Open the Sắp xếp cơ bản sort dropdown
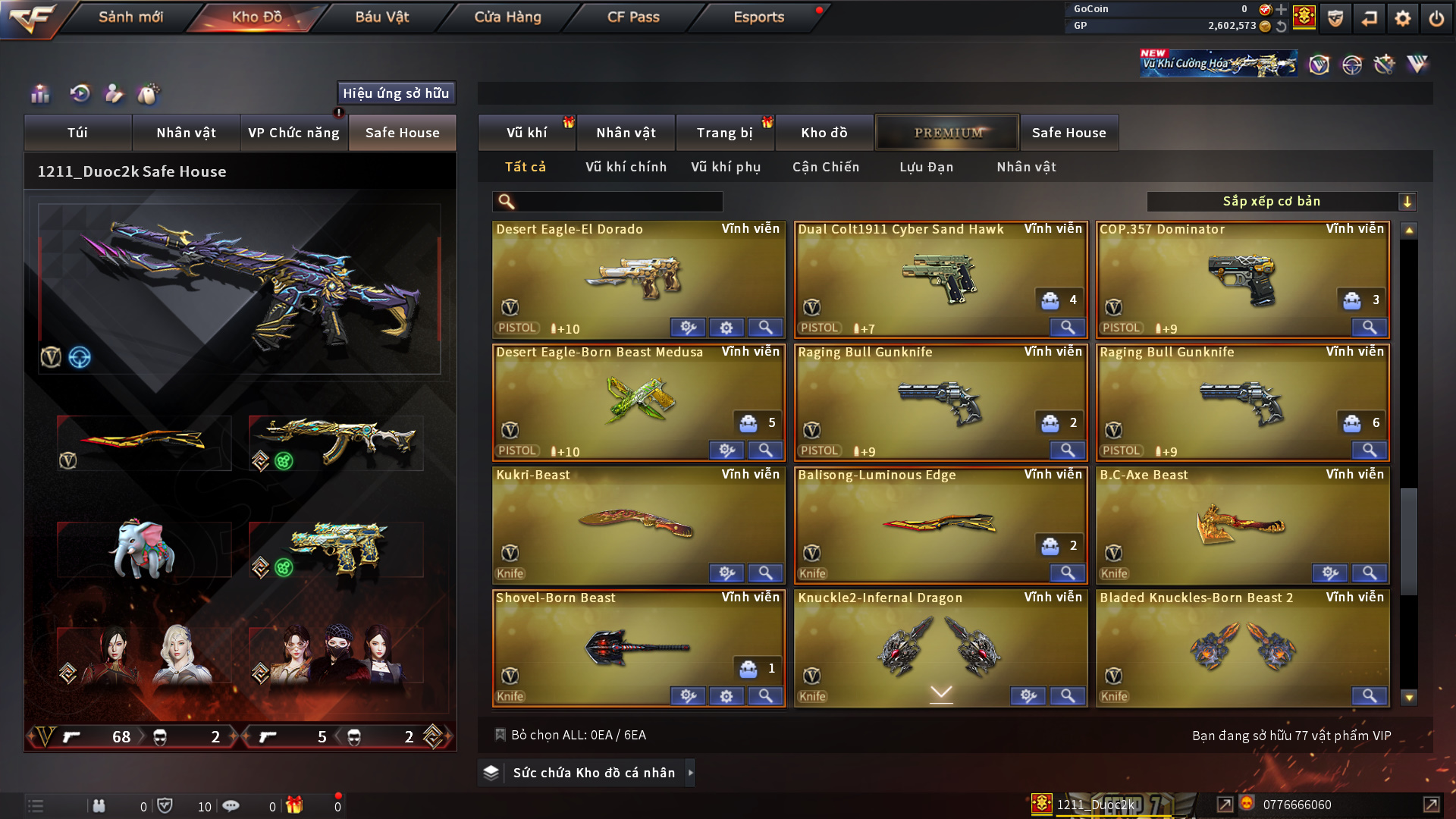The width and height of the screenshot is (1456, 819). coord(1281,202)
